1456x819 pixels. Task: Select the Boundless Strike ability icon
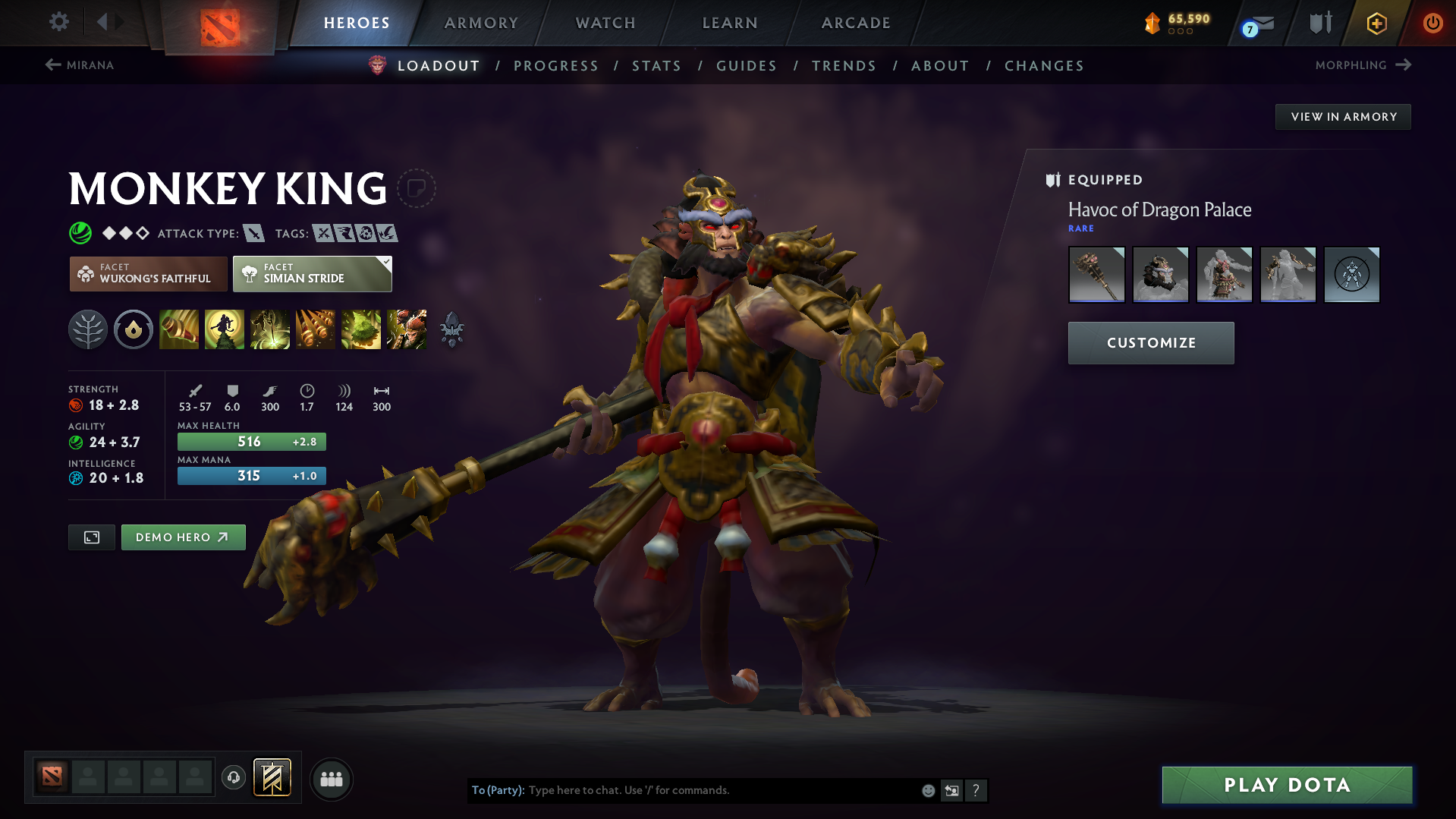coord(179,329)
